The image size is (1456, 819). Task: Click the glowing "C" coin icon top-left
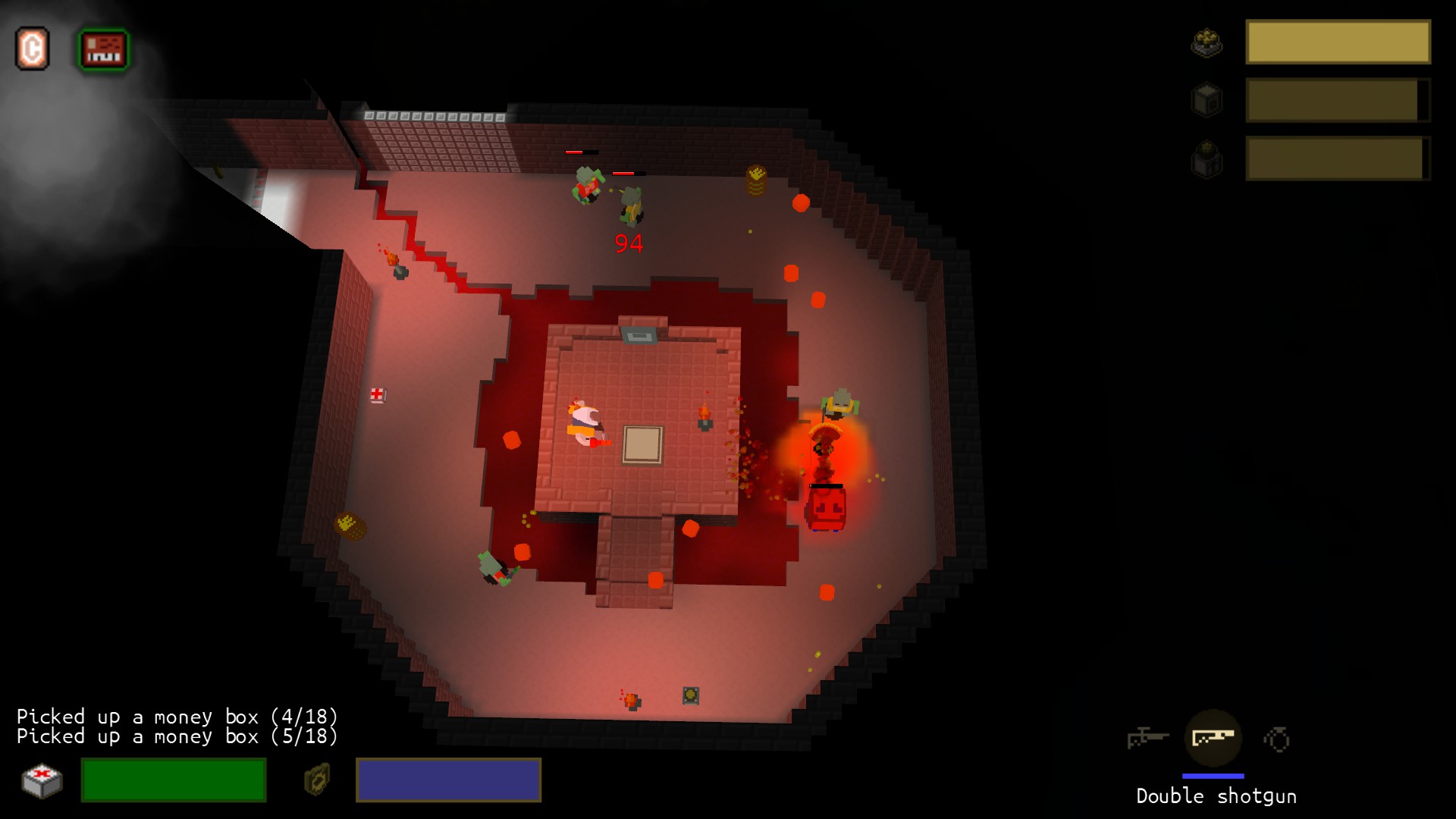33,47
